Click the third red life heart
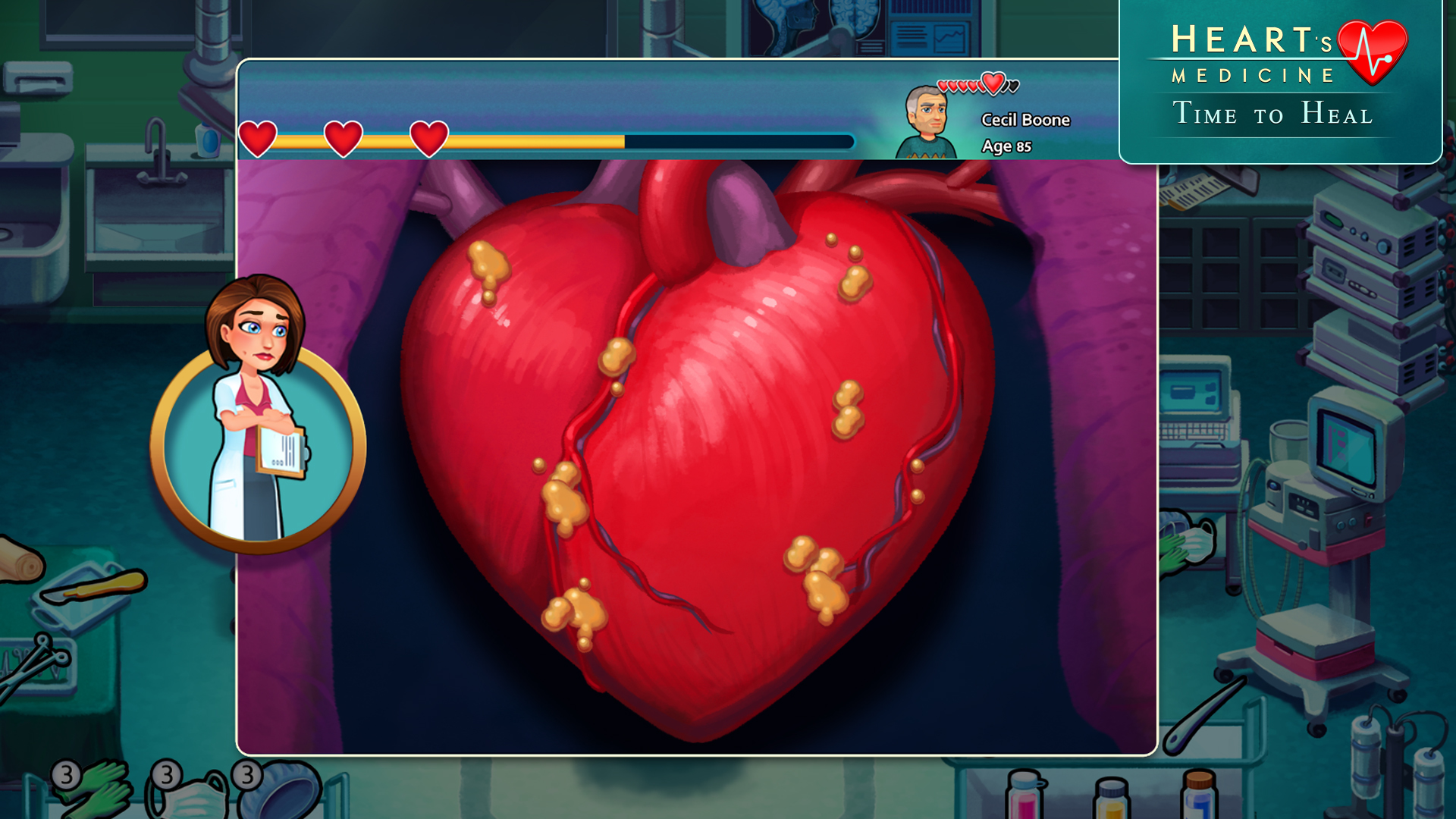This screenshot has height=819, width=1456. [x=431, y=139]
